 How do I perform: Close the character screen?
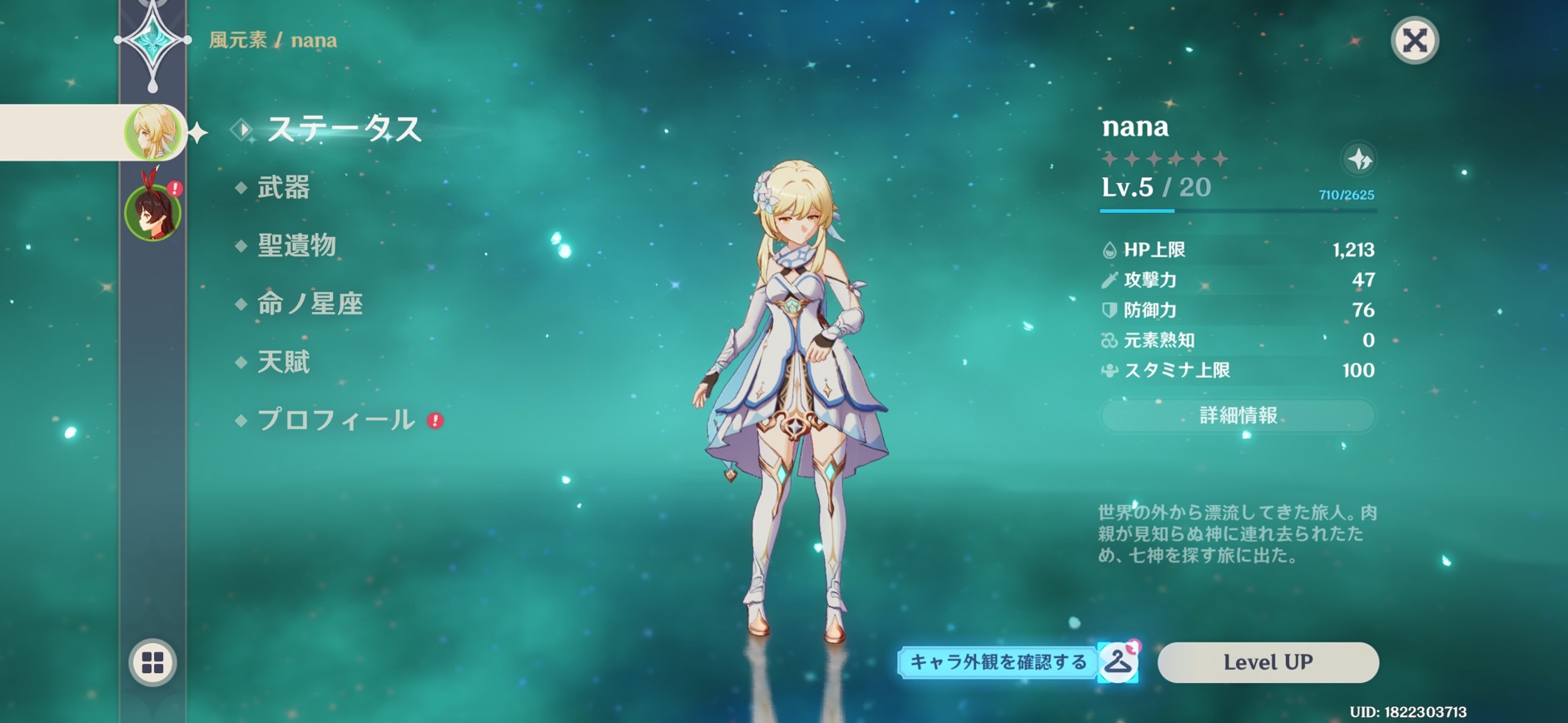coord(1414,40)
